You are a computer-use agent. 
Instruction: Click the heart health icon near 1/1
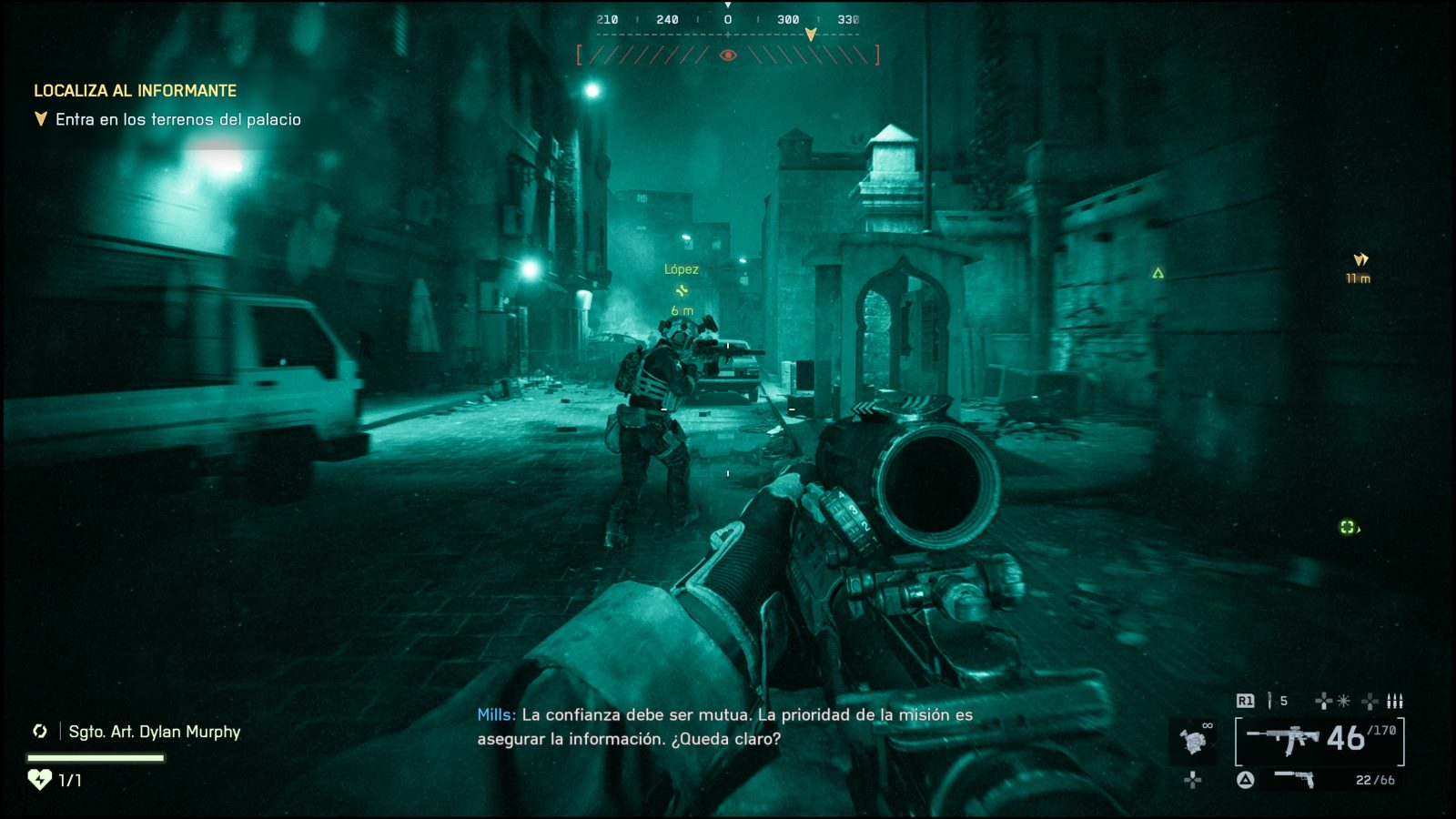coord(38,778)
